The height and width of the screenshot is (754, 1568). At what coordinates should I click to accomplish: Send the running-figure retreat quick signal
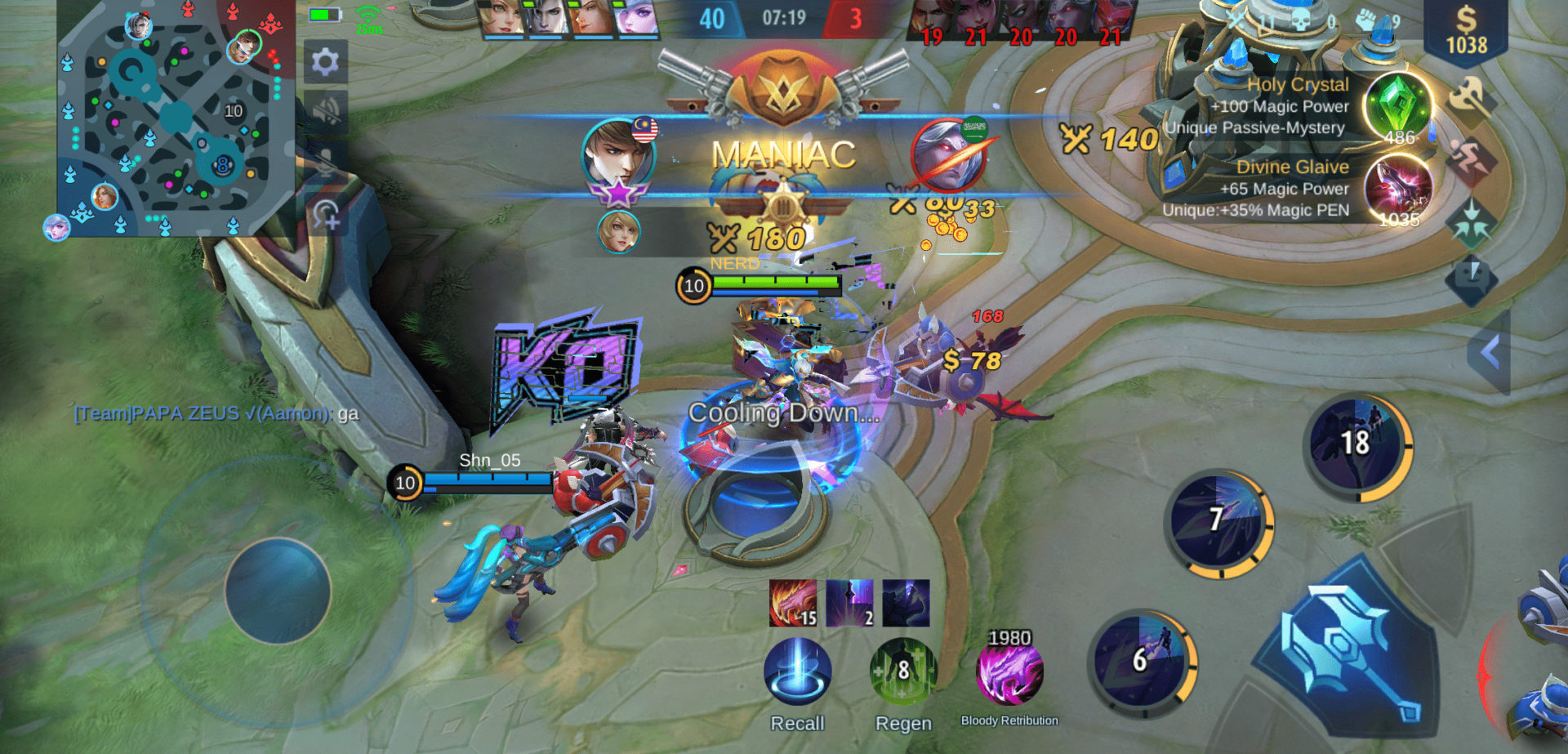pos(1470,158)
